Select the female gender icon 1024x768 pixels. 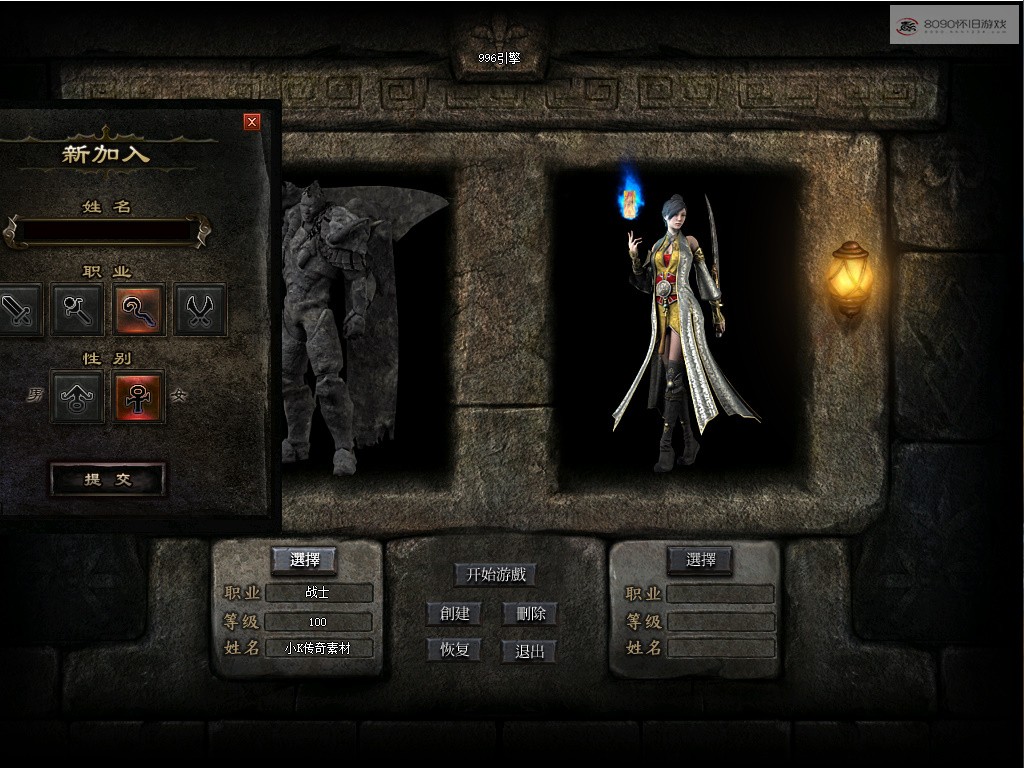click(139, 397)
